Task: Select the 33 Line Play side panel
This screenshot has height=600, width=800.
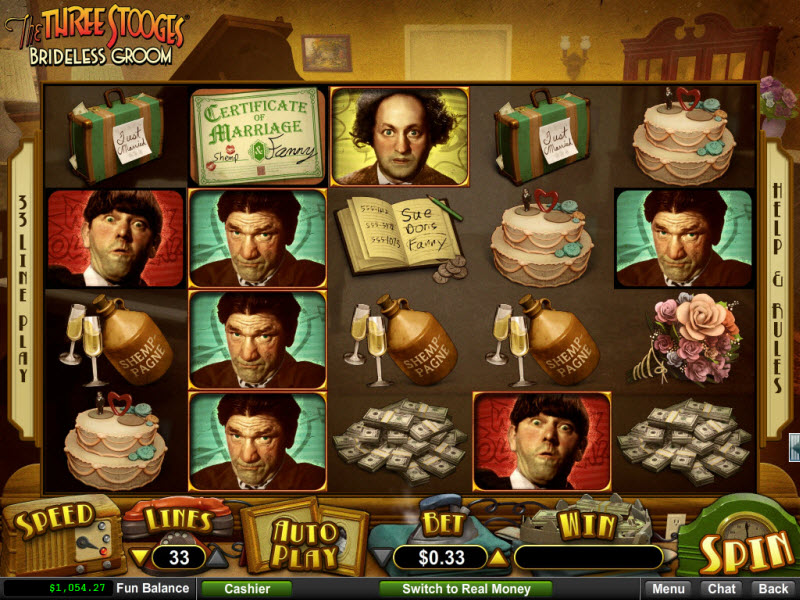Action: pos(22,287)
